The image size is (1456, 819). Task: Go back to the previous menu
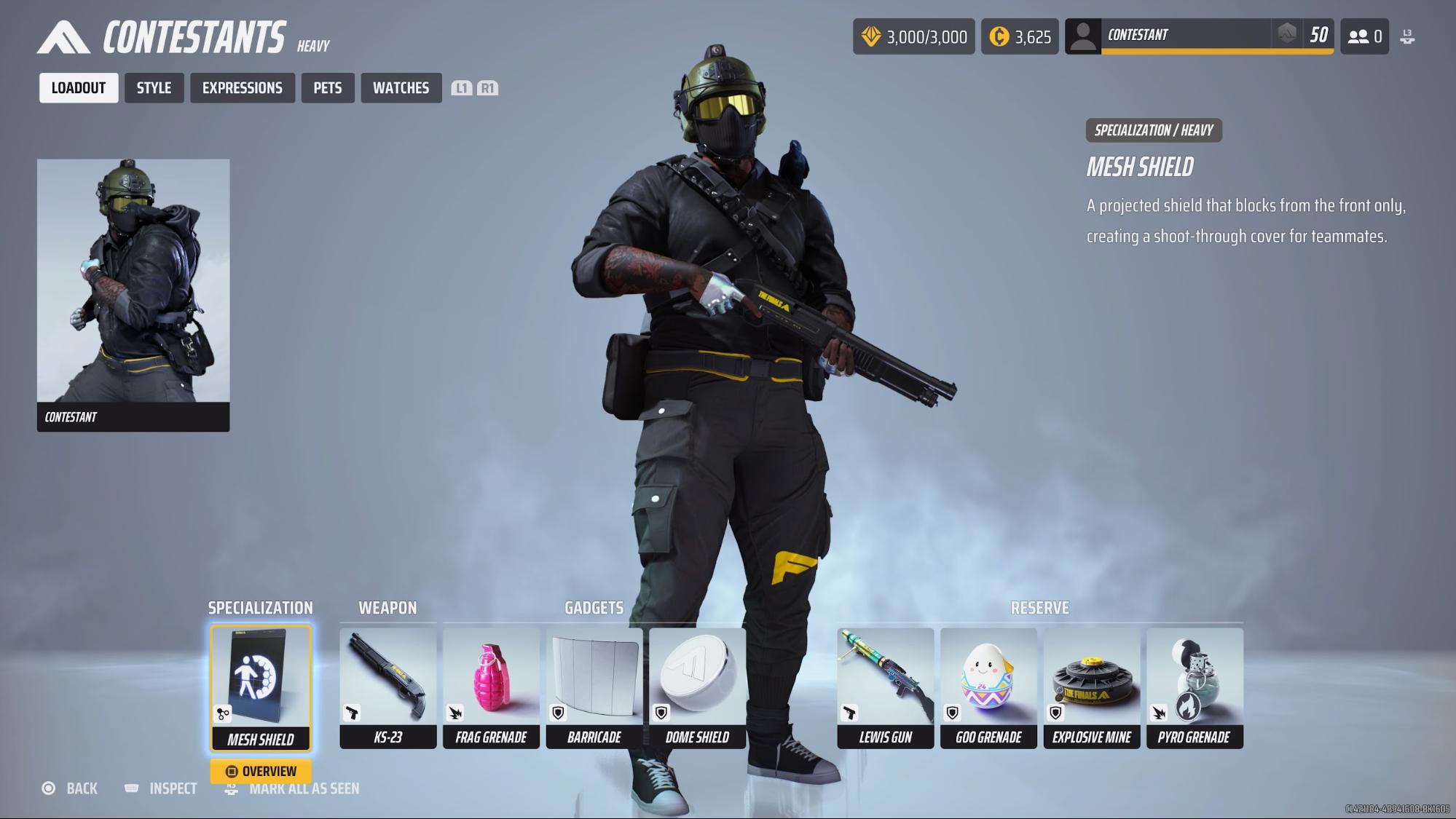(71, 788)
